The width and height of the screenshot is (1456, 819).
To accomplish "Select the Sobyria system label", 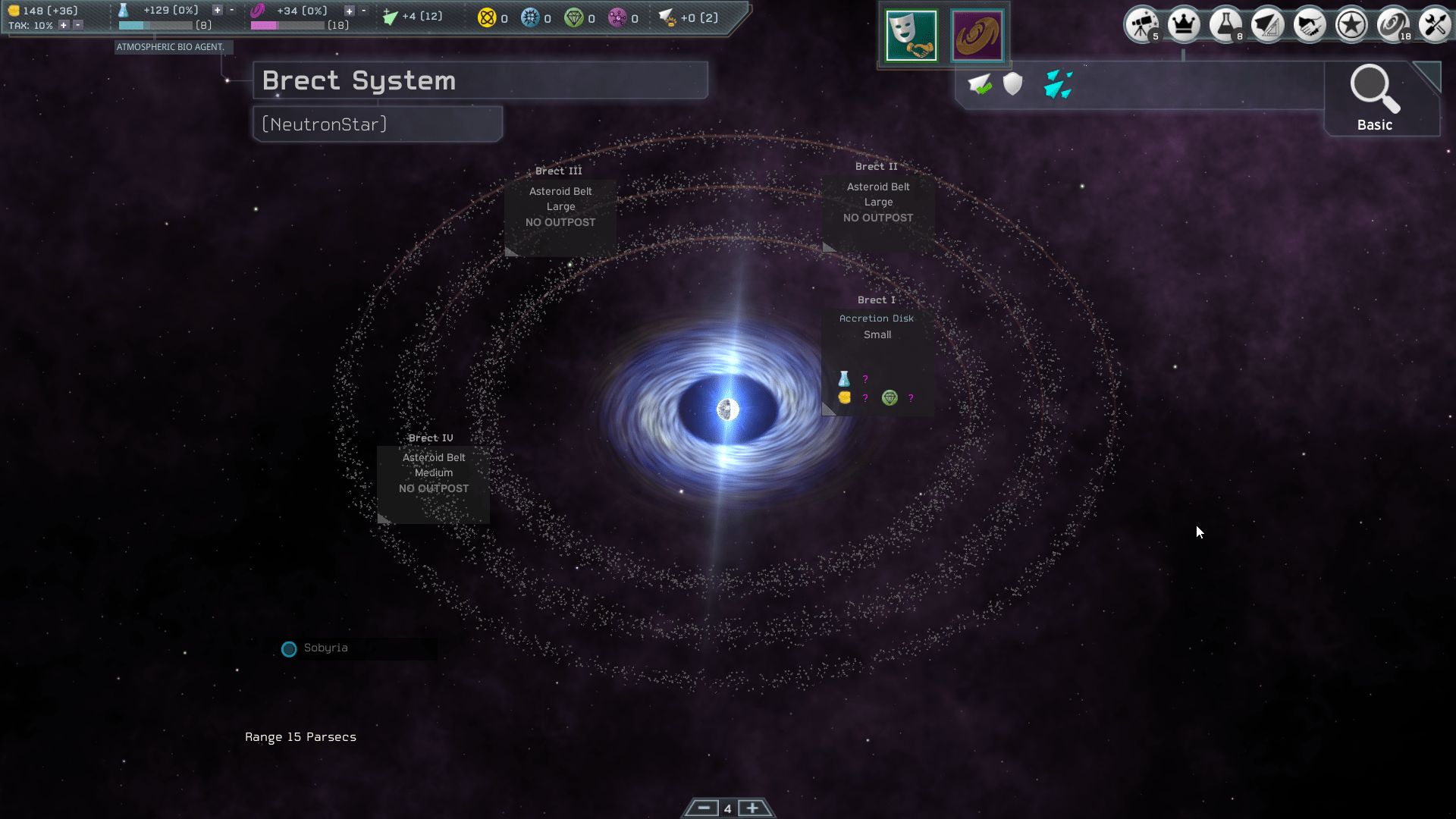I will [325, 648].
